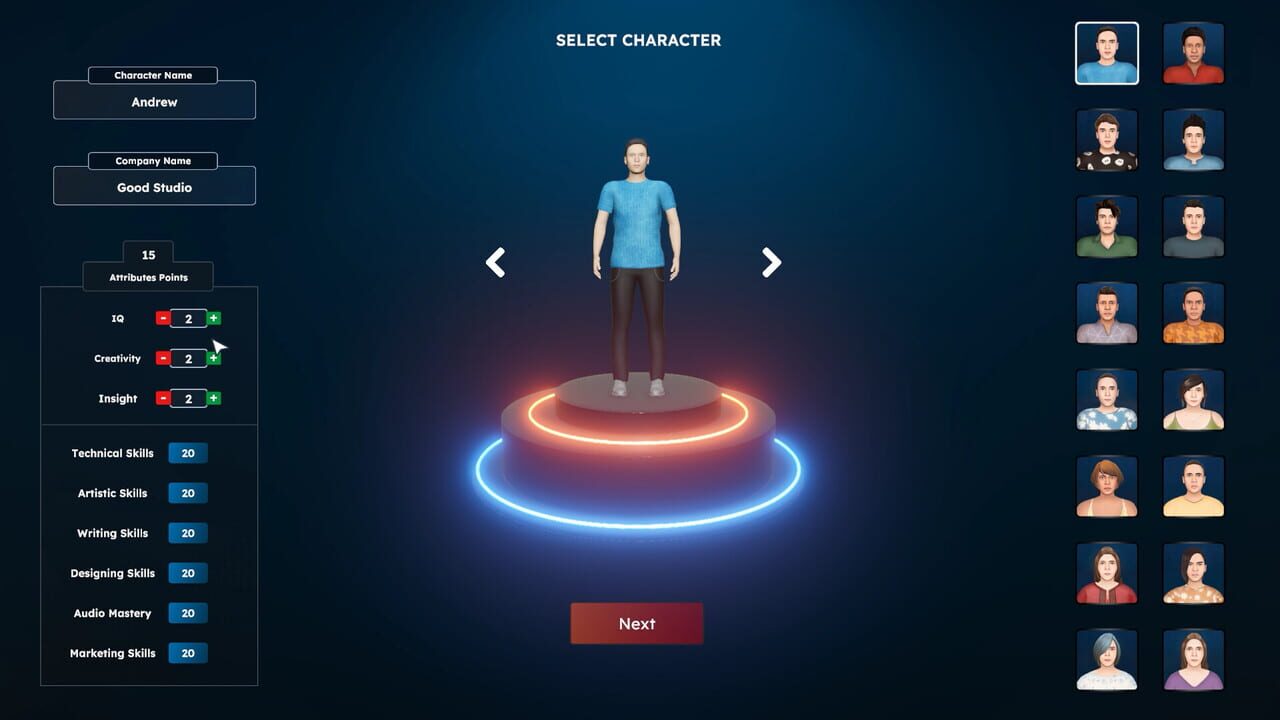Screen dimensions: 1280x720
Task: Select the character wearing a patterned black shirt
Action: point(1107,140)
